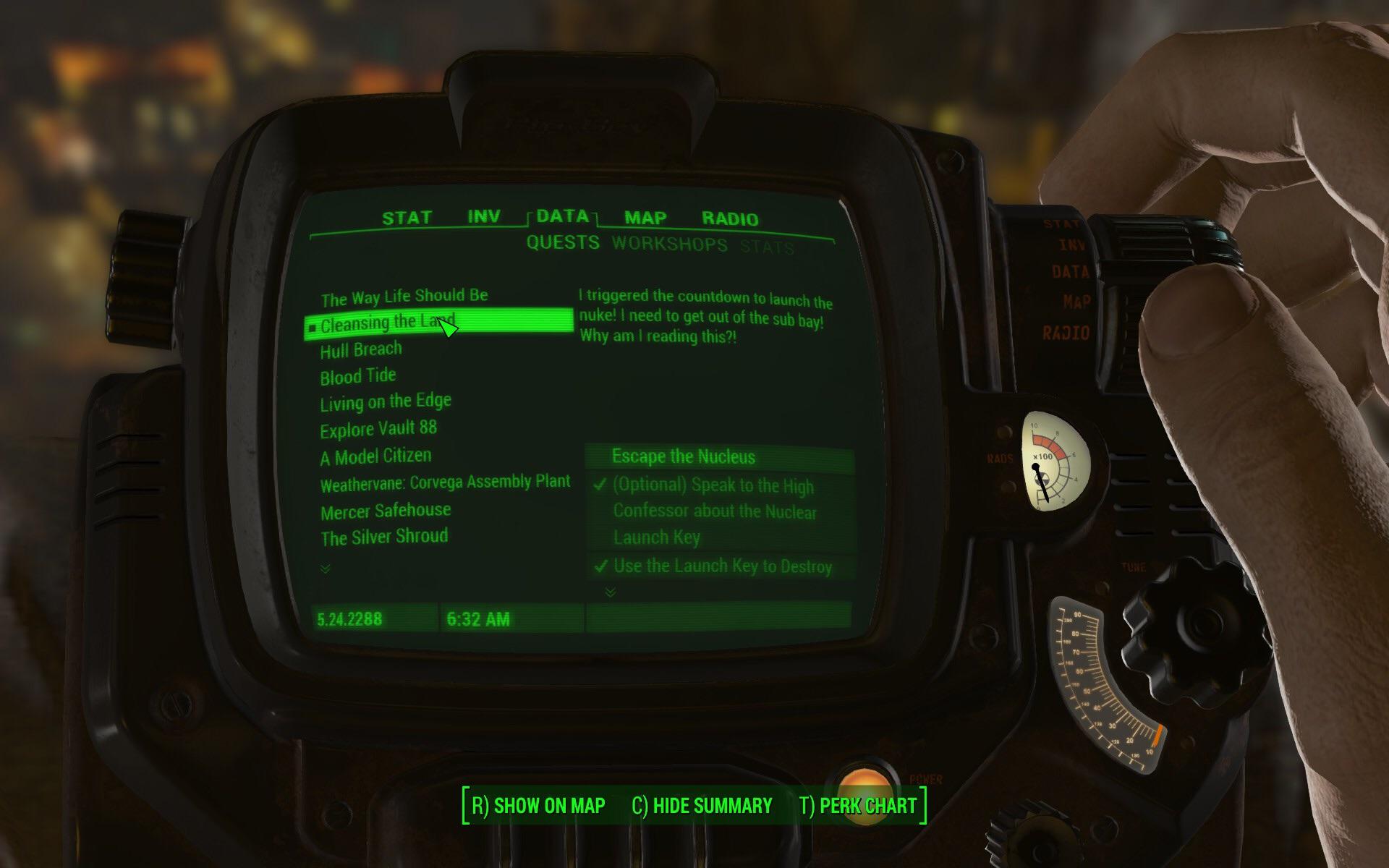Select the Mercer Safehouse quest
1389x868 pixels.
point(385,509)
